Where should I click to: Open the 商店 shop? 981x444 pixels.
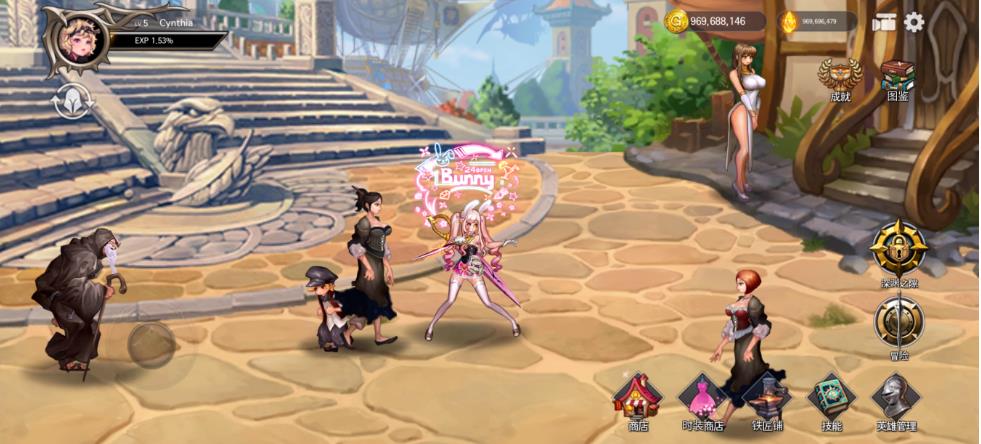[638, 400]
